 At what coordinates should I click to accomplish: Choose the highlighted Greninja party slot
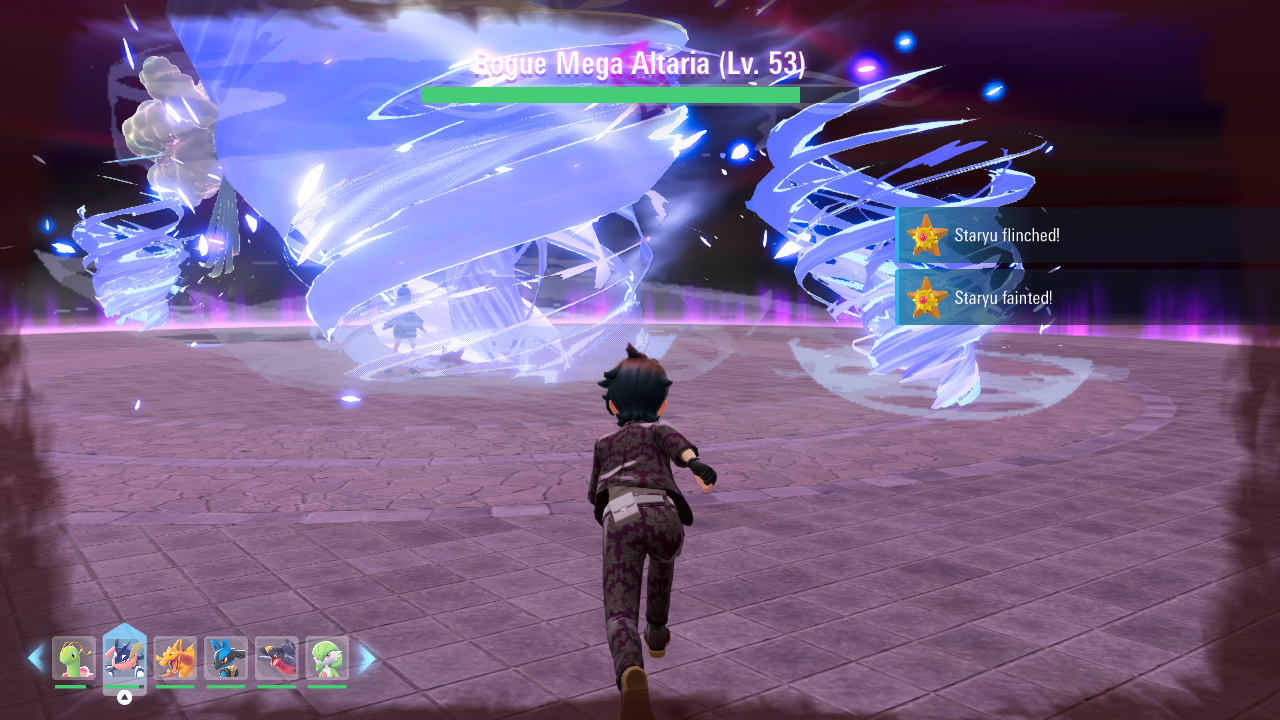point(125,658)
